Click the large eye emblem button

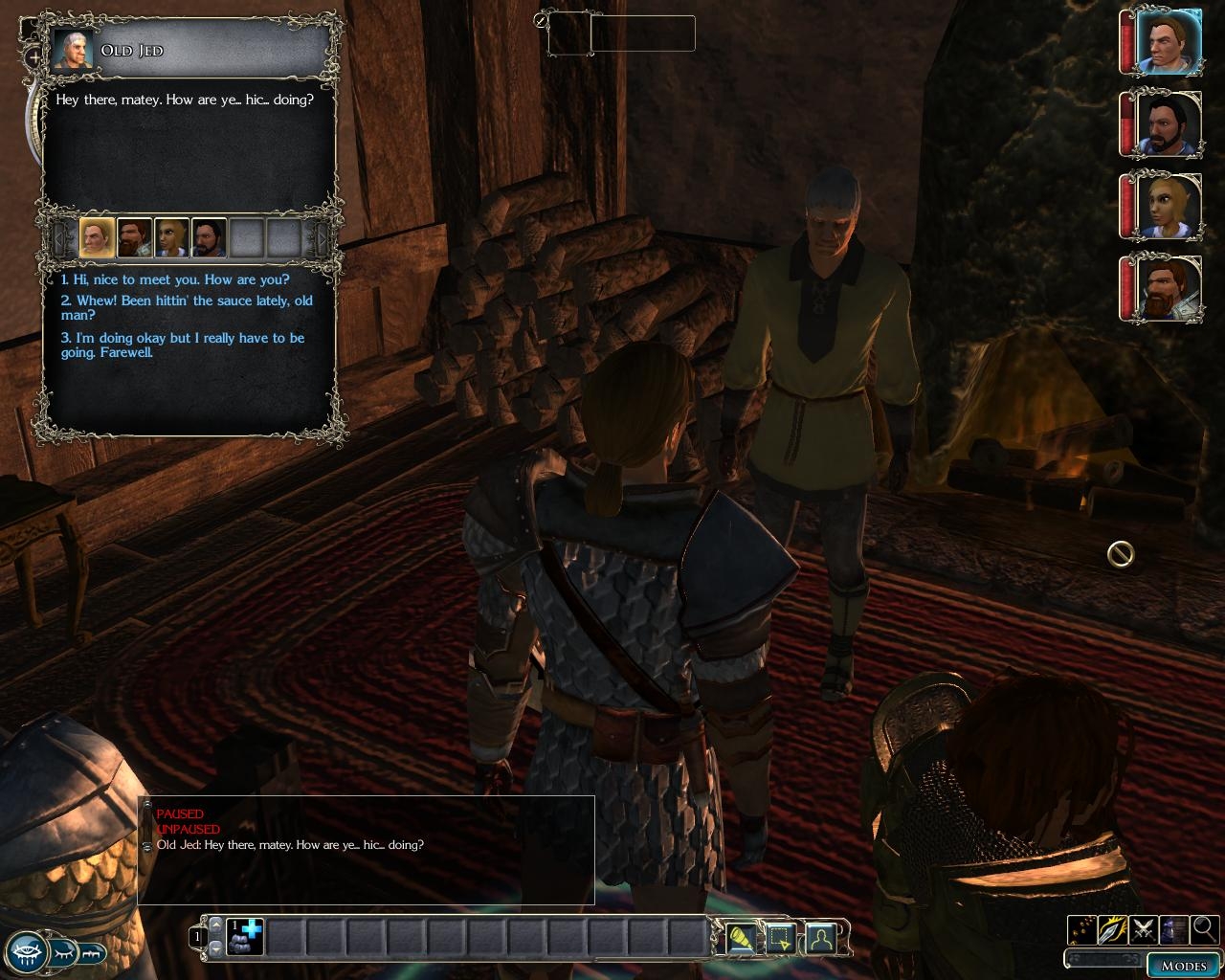(x=23, y=951)
